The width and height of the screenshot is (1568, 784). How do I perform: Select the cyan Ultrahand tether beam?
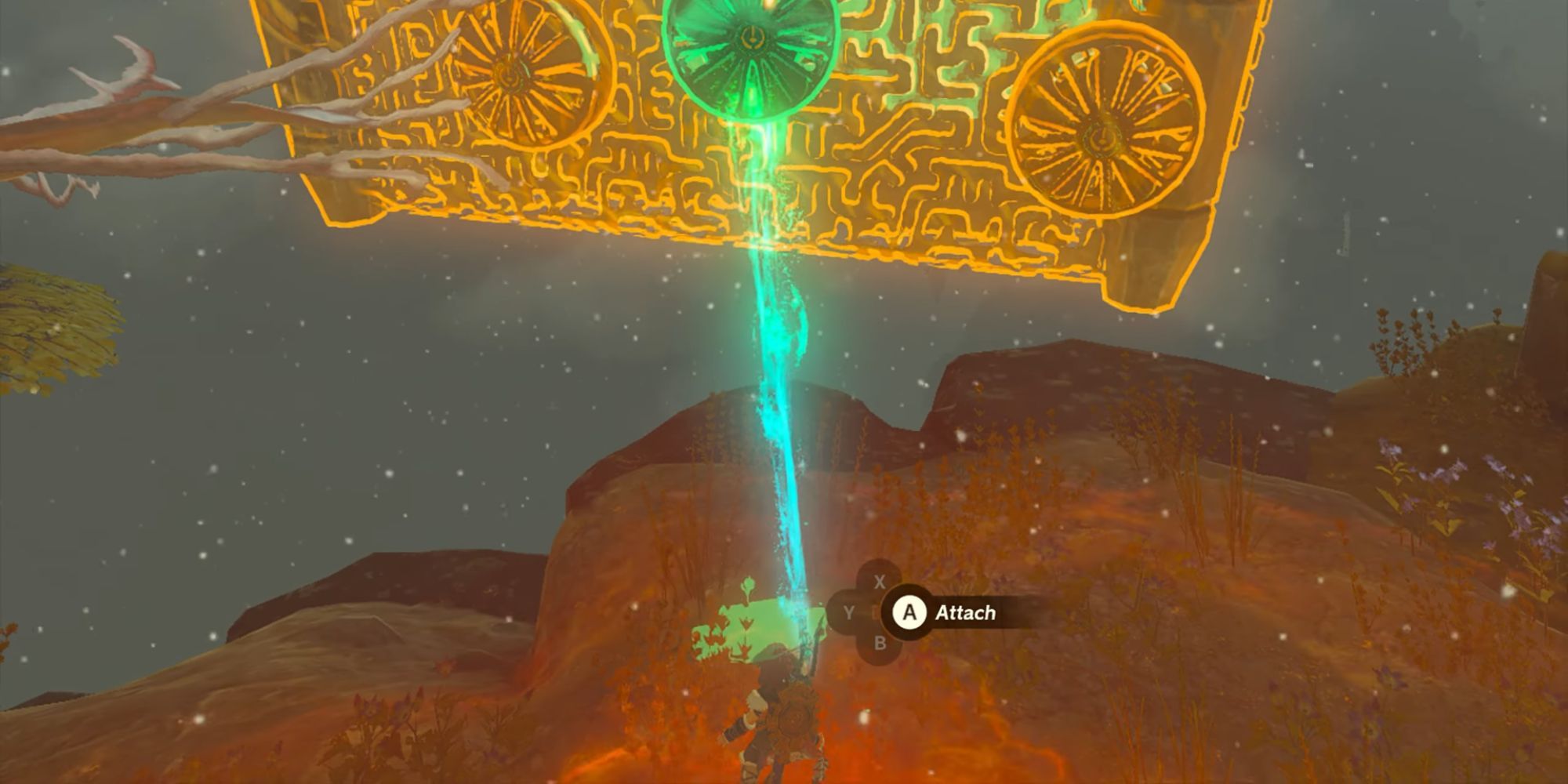tap(776, 392)
